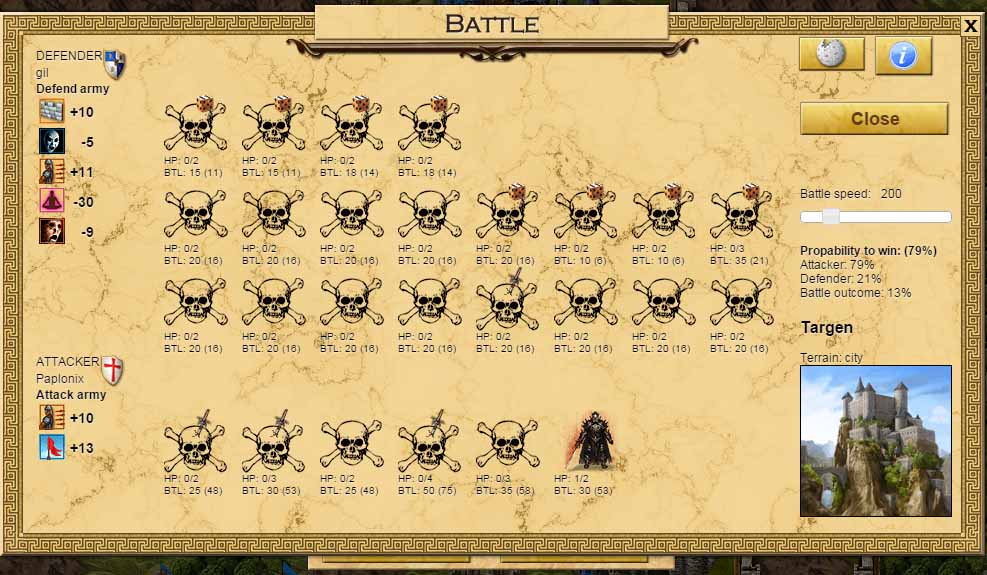The width and height of the screenshot is (987, 575).
Task: Inspect the defender's wall bonus +10 icon
Action: point(51,112)
